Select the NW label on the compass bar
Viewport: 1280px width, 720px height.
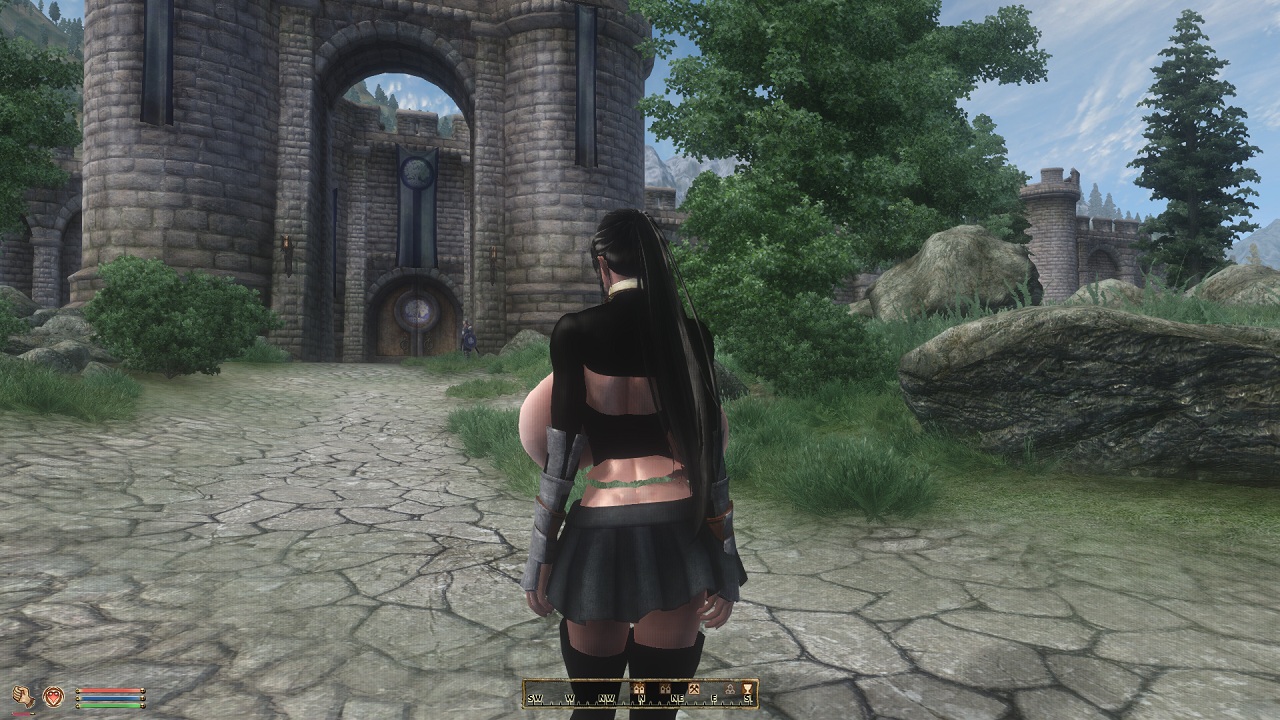(606, 698)
